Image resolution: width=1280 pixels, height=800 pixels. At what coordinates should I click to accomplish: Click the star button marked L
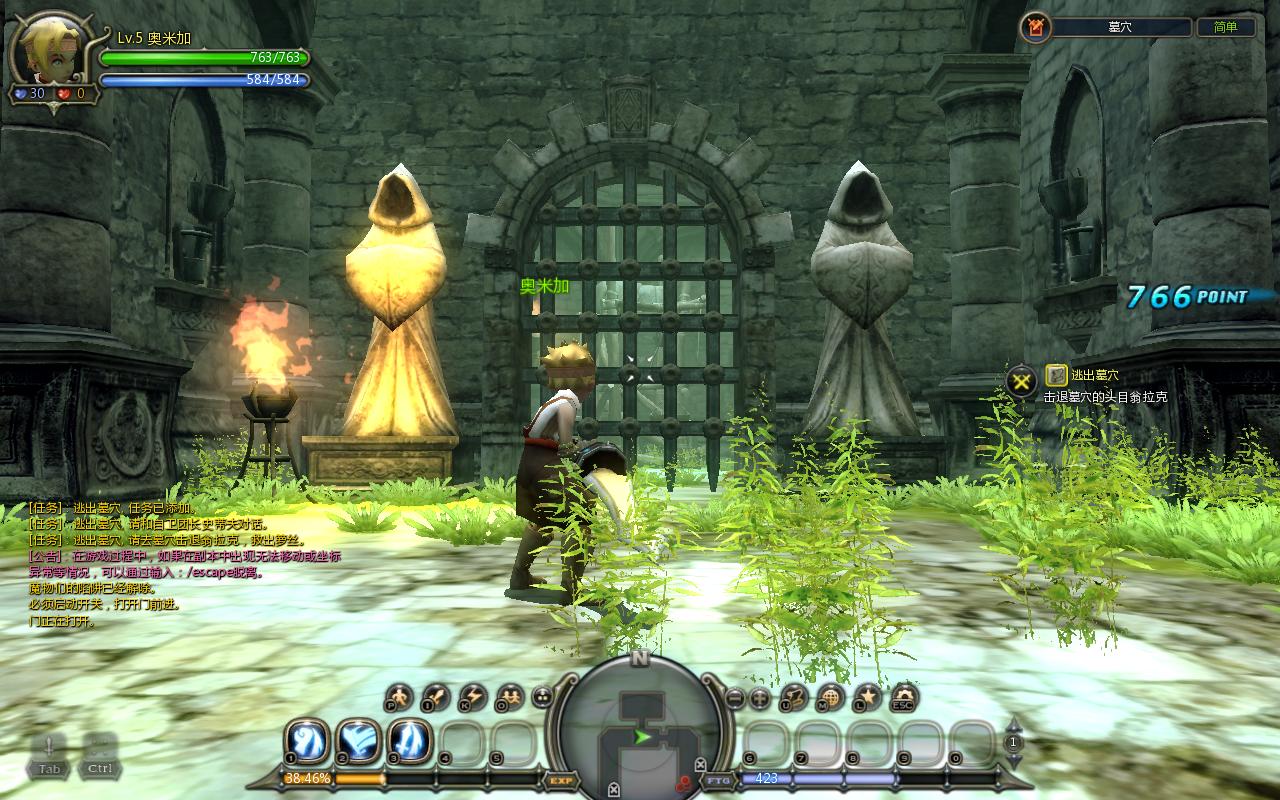click(x=867, y=696)
